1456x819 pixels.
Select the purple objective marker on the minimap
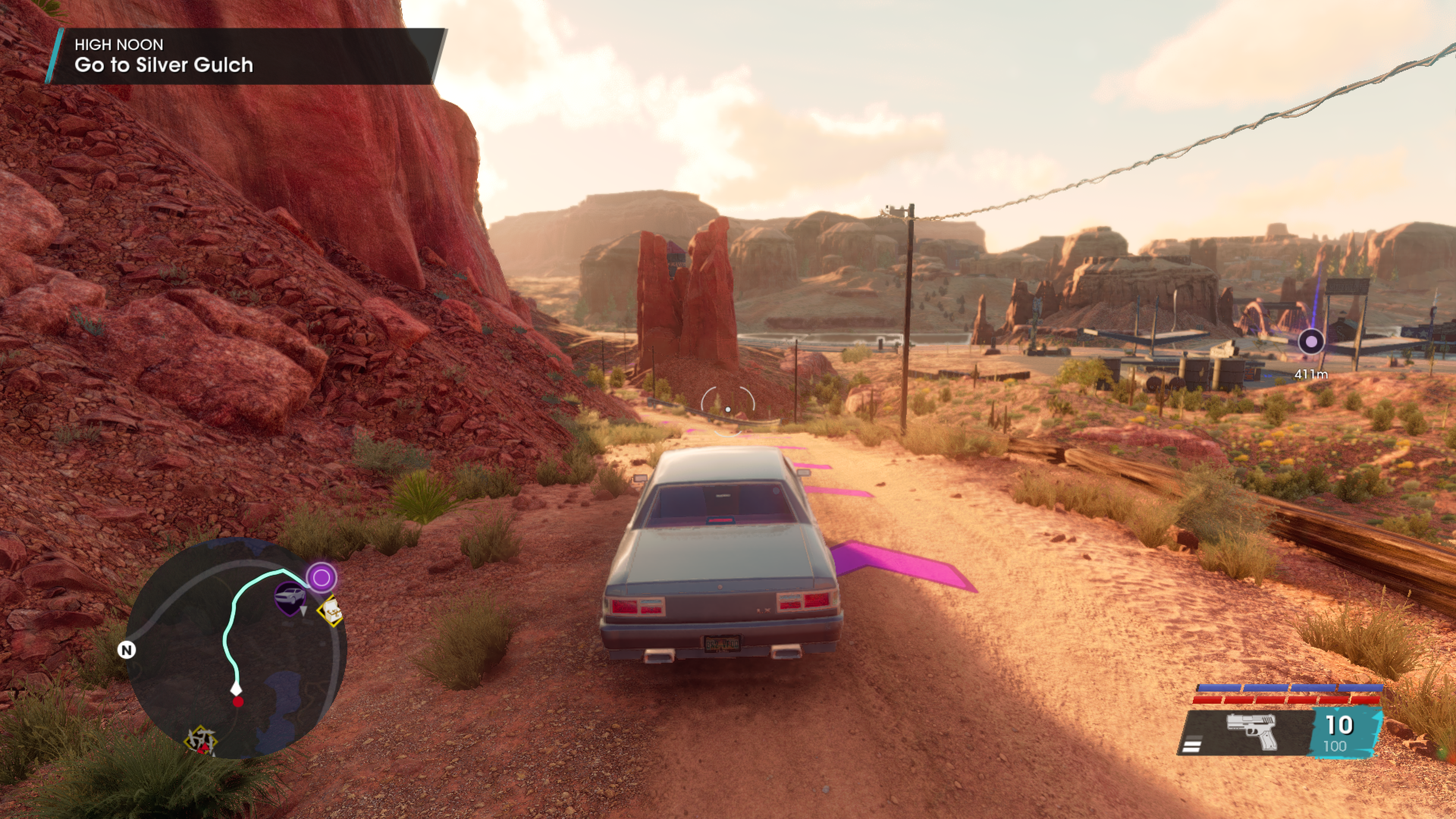(x=322, y=577)
